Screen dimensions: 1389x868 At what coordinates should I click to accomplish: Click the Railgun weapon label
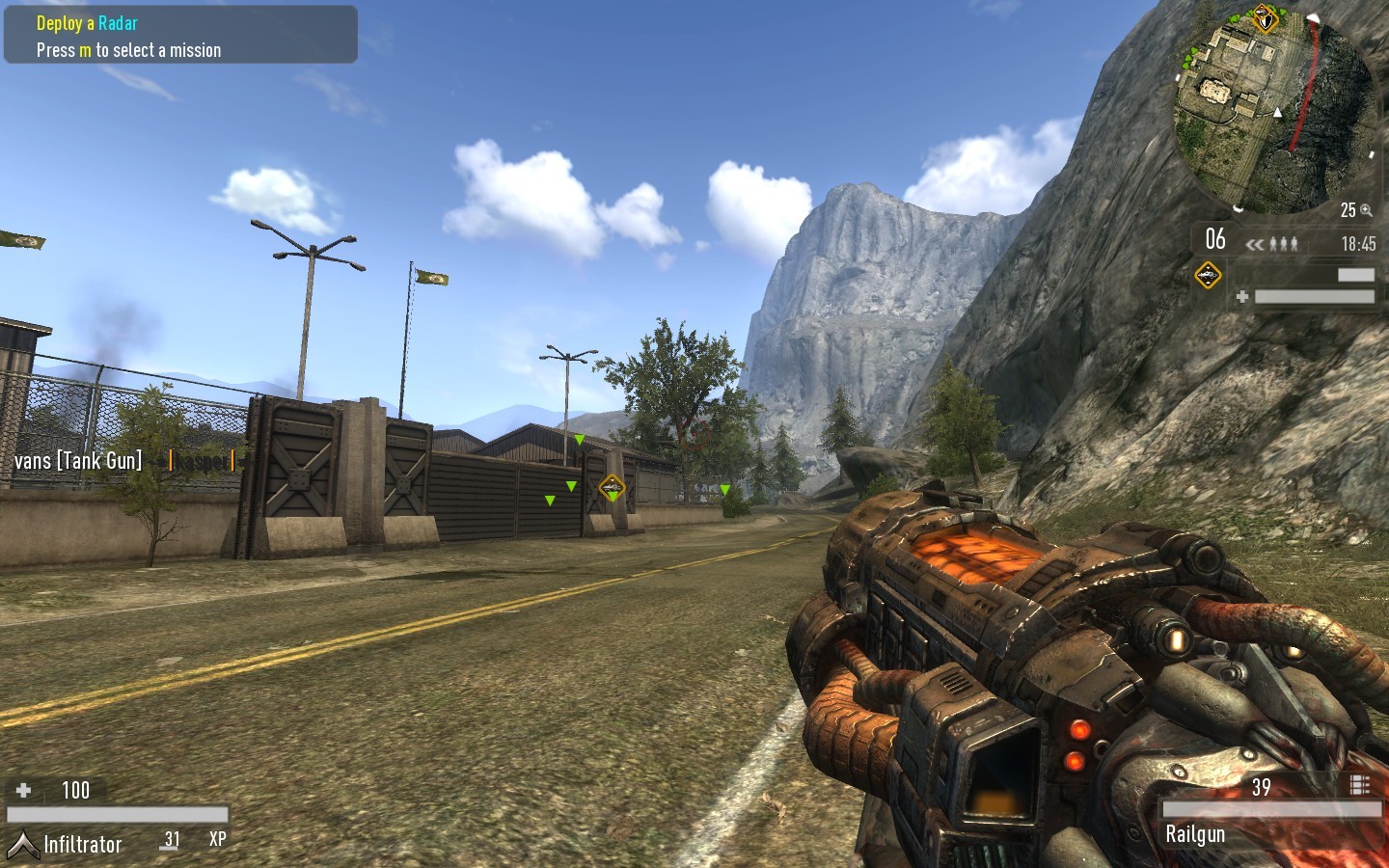(x=1195, y=834)
